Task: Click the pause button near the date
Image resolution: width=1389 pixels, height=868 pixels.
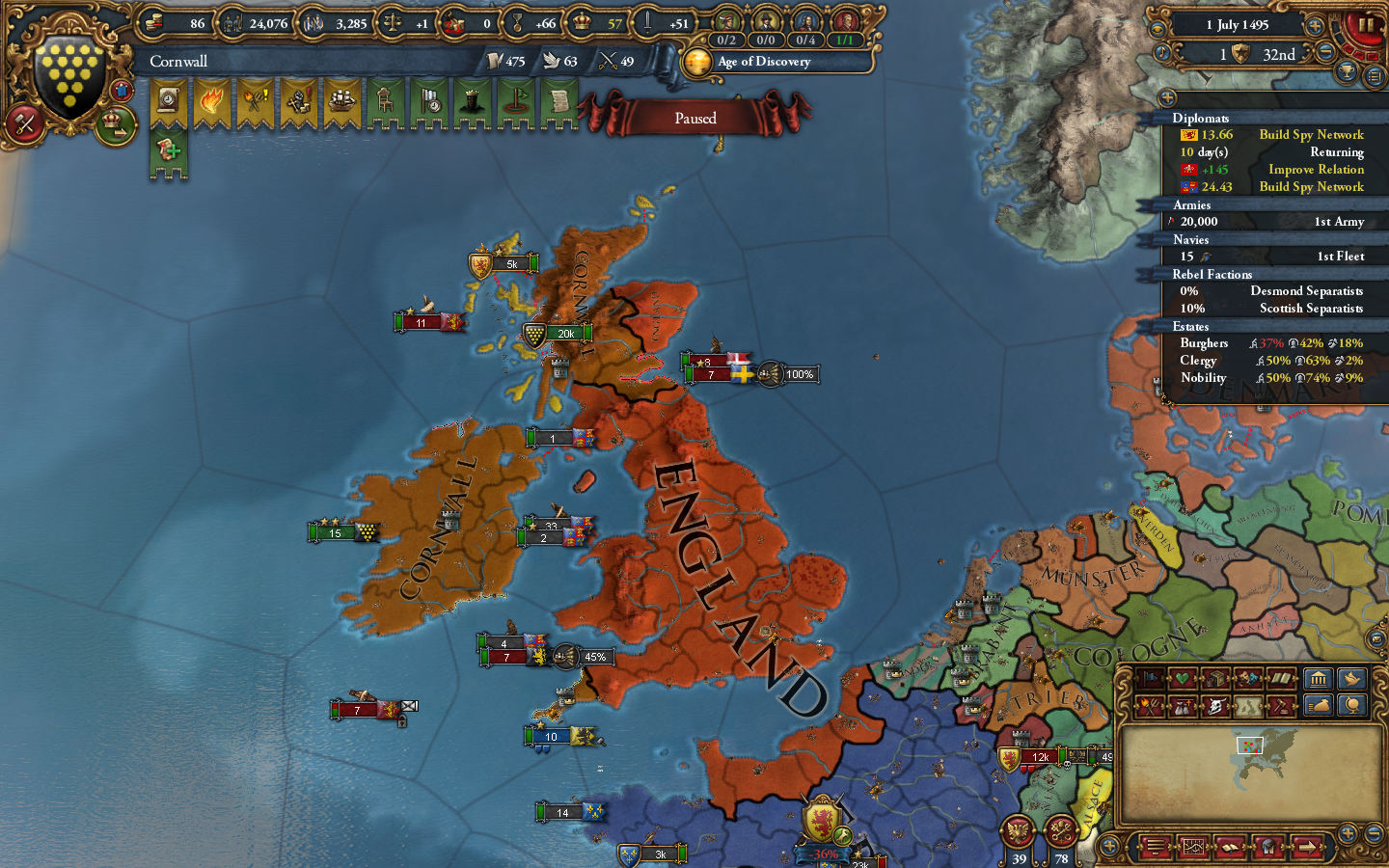Action: (x=1366, y=25)
